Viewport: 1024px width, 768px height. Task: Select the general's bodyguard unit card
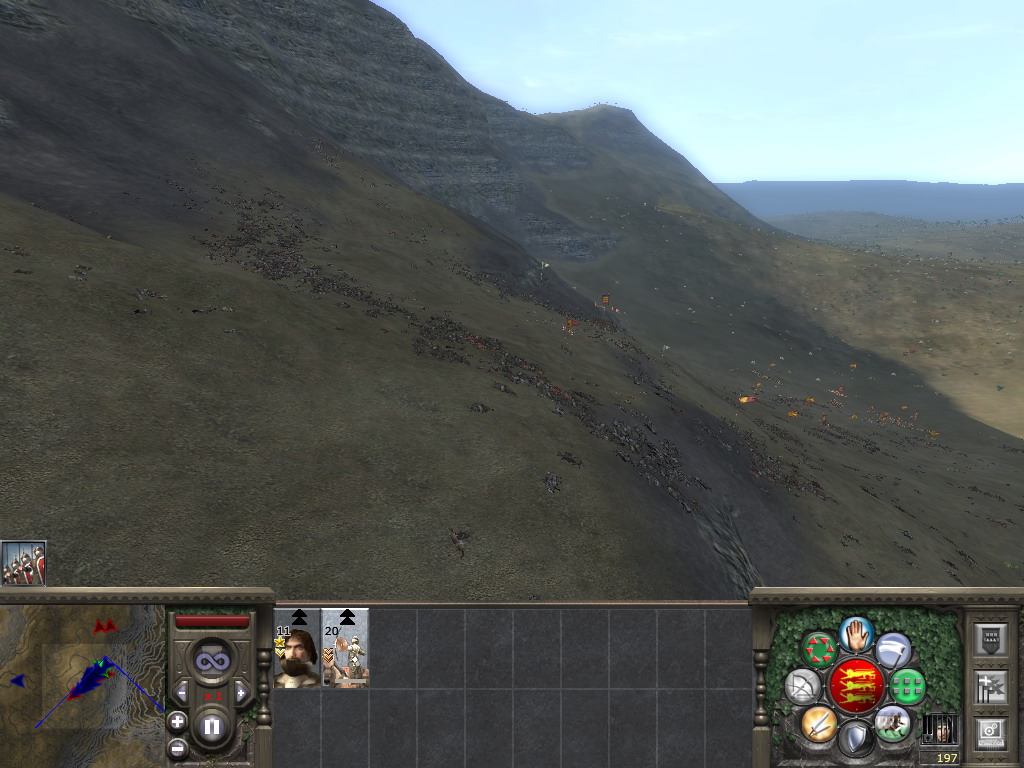[x=297, y=650]
